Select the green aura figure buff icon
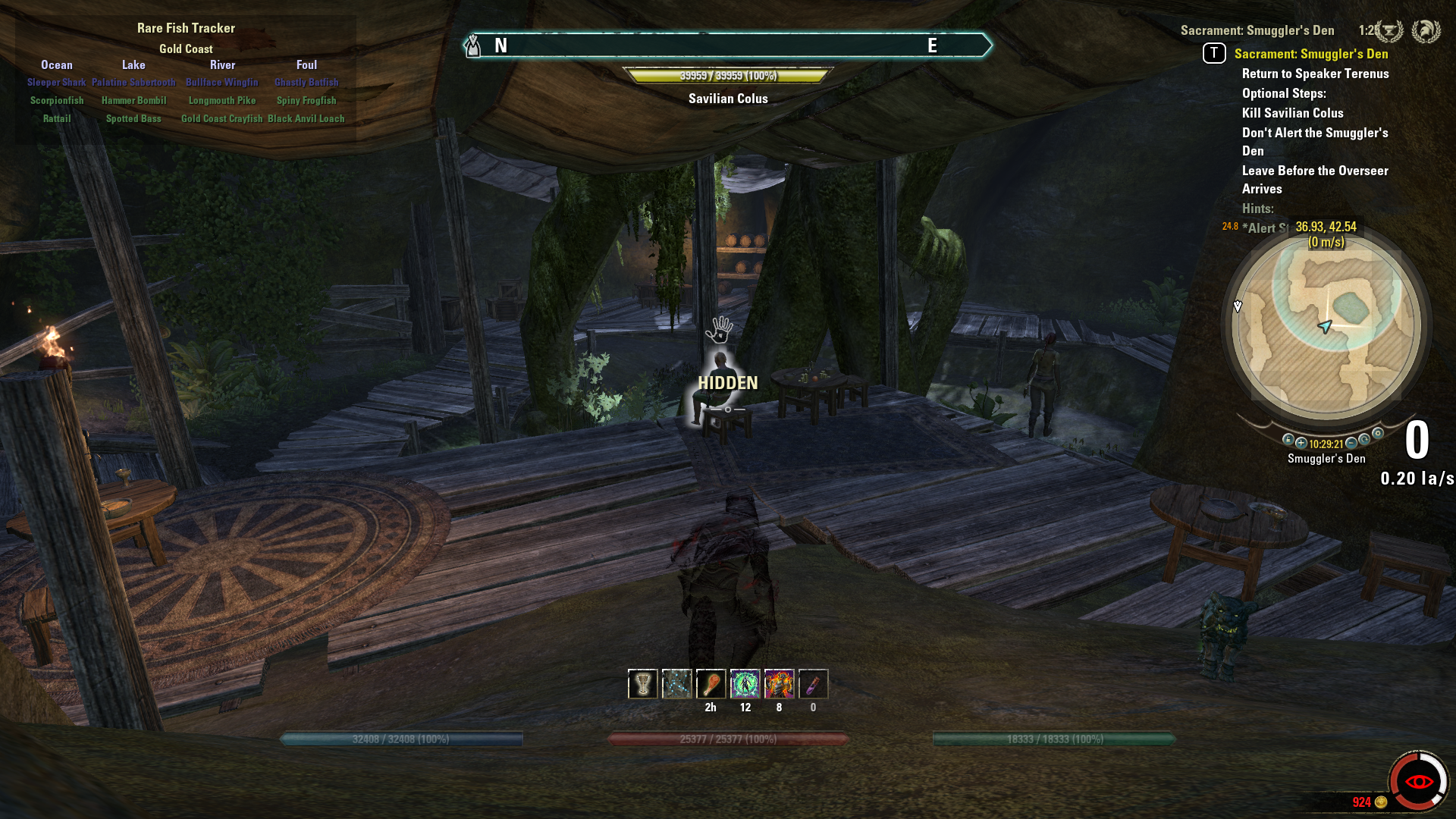This screenshot has width=1456, height=819. [x=745, y=684]
